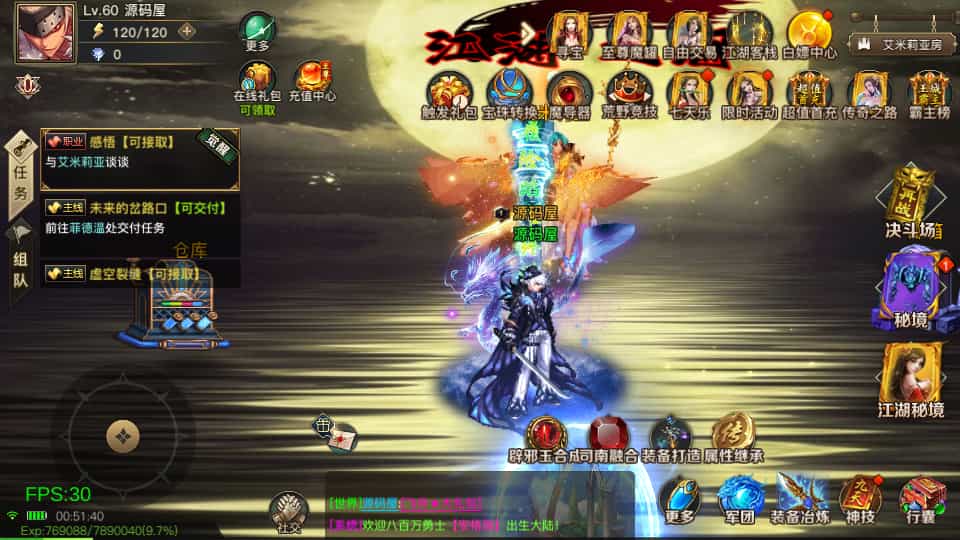Open the 社交 social button
The width and height of the screenshot is (960, 540).
[x=288, y=510]
